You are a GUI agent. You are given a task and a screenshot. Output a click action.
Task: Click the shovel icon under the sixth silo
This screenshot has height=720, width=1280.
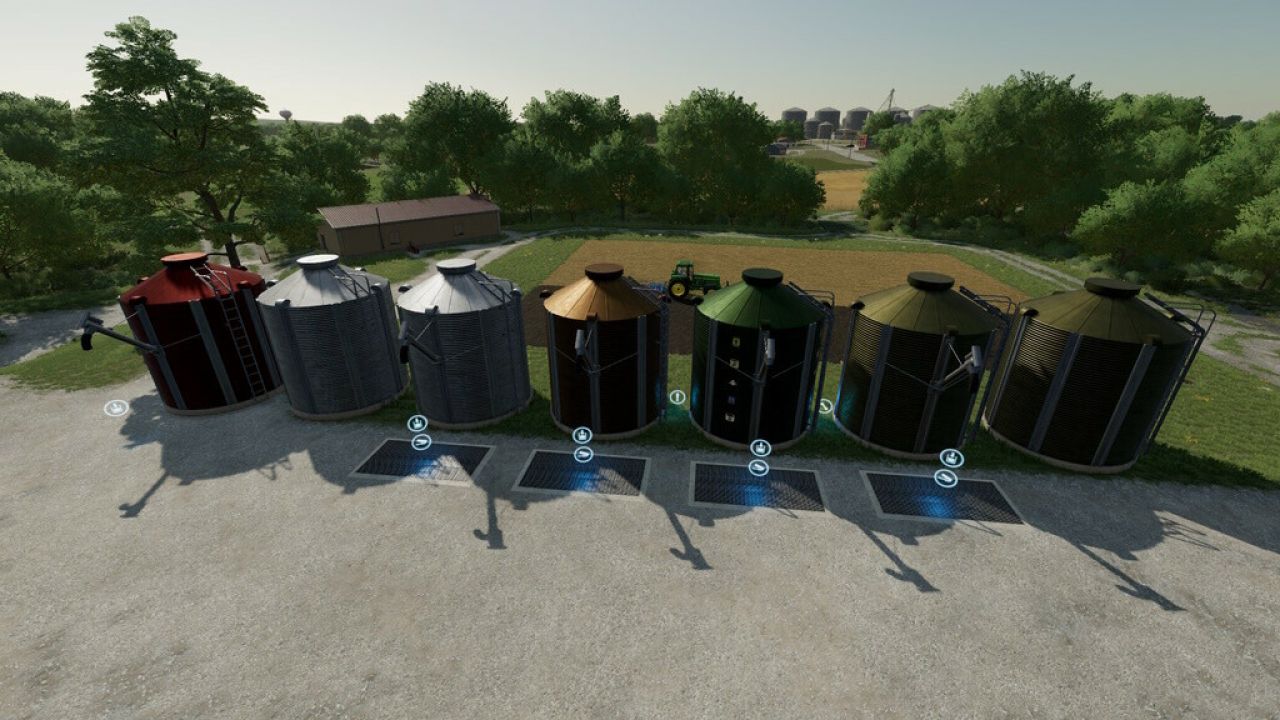tap(945, 477)
